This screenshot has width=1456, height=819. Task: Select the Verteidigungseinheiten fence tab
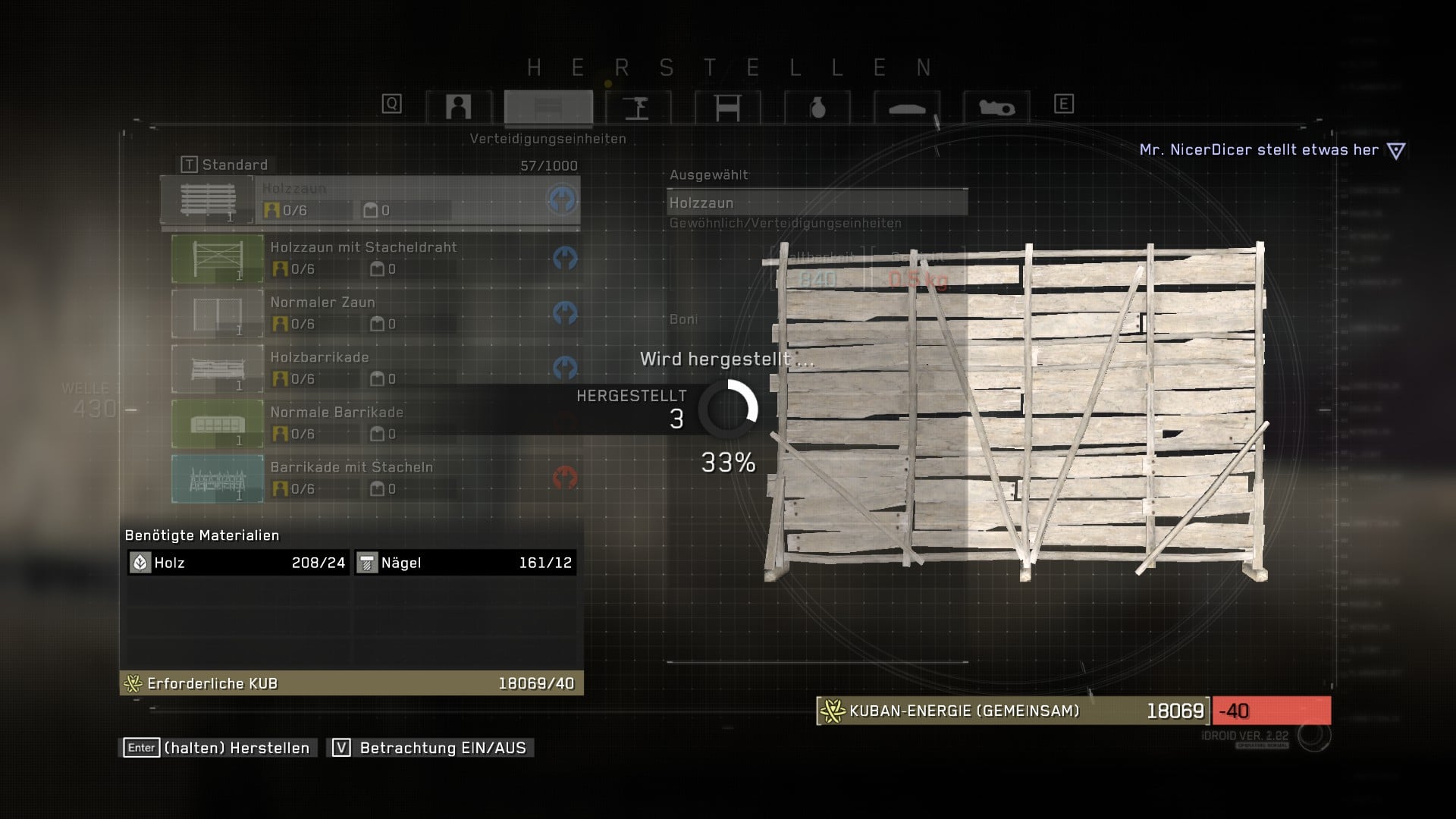pyautogui.click(x=548, y=107)
